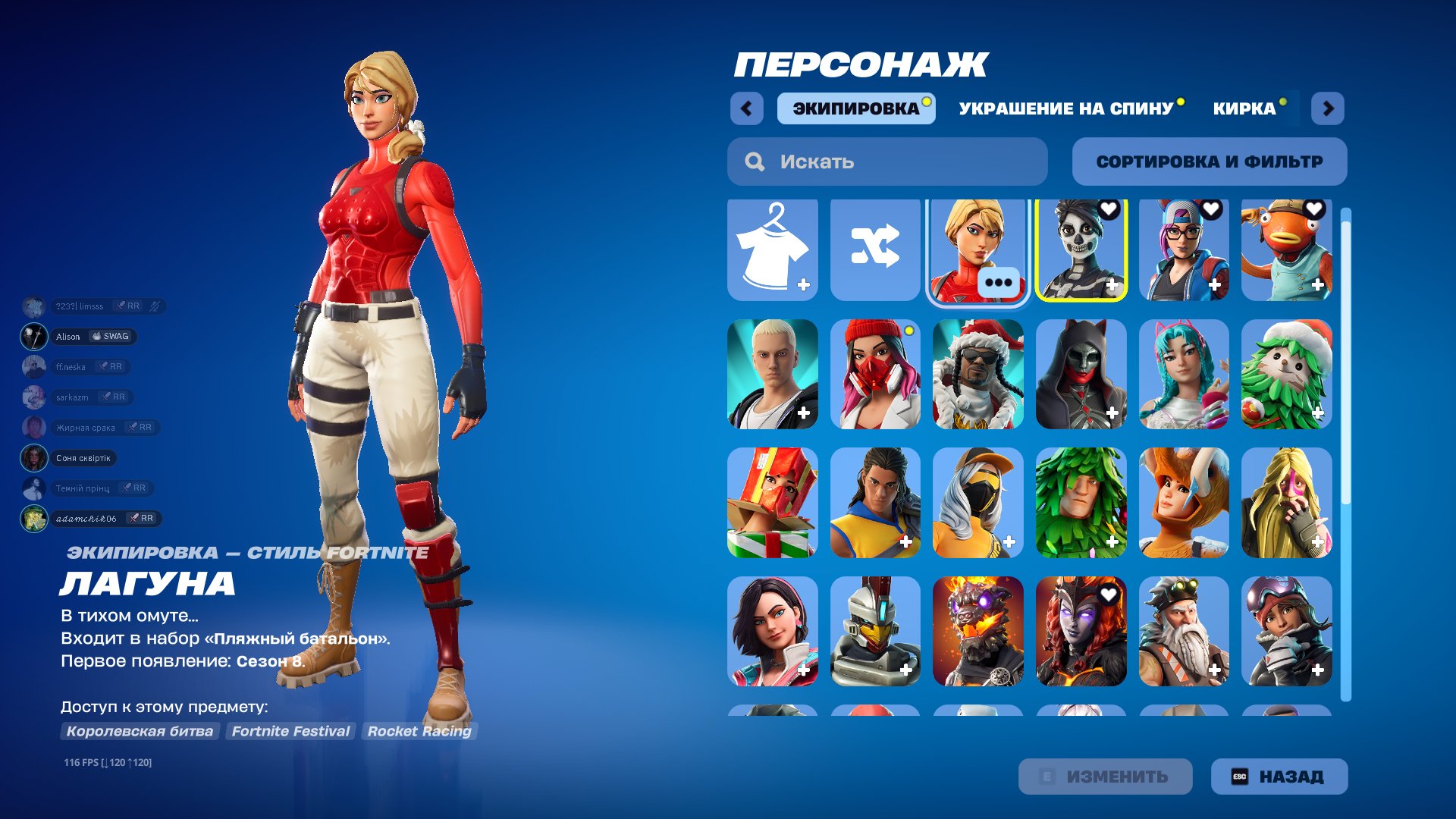1456x819 pixels.
Task: Choose the red gas mask girl outfit
Action: coord(875,375)
